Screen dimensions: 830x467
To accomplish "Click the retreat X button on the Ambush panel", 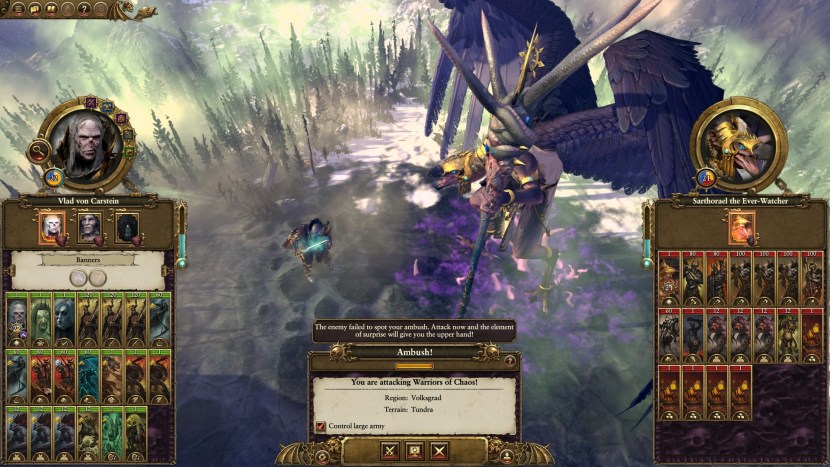I will [x=438, y=451].
